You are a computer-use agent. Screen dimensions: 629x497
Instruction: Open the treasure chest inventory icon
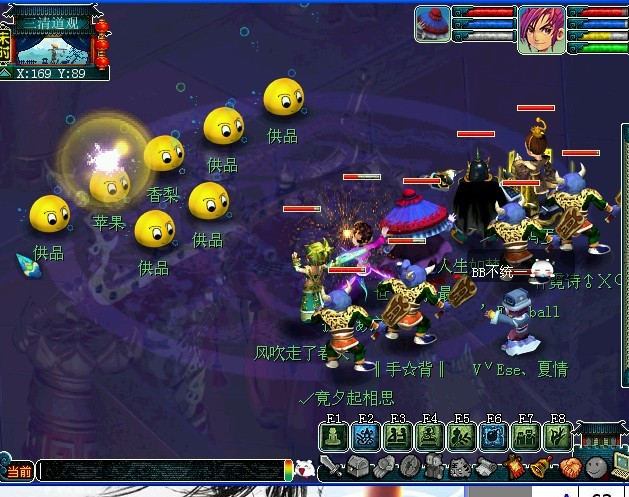click(x=358, y=467)
